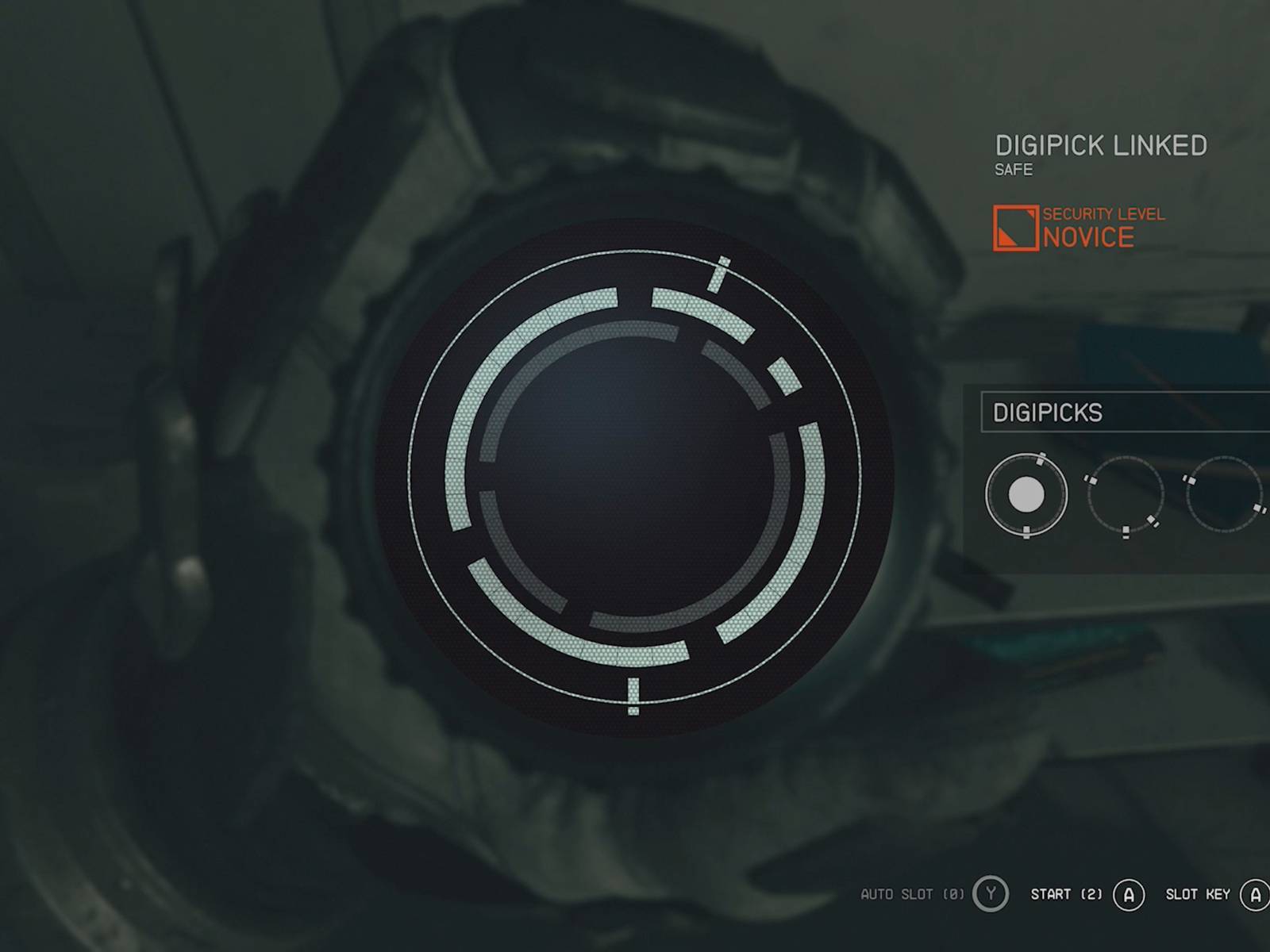1270x952 pixels.
Task: Pick the unselected digipick with two prongs
Action: [x=1224, y=495]
